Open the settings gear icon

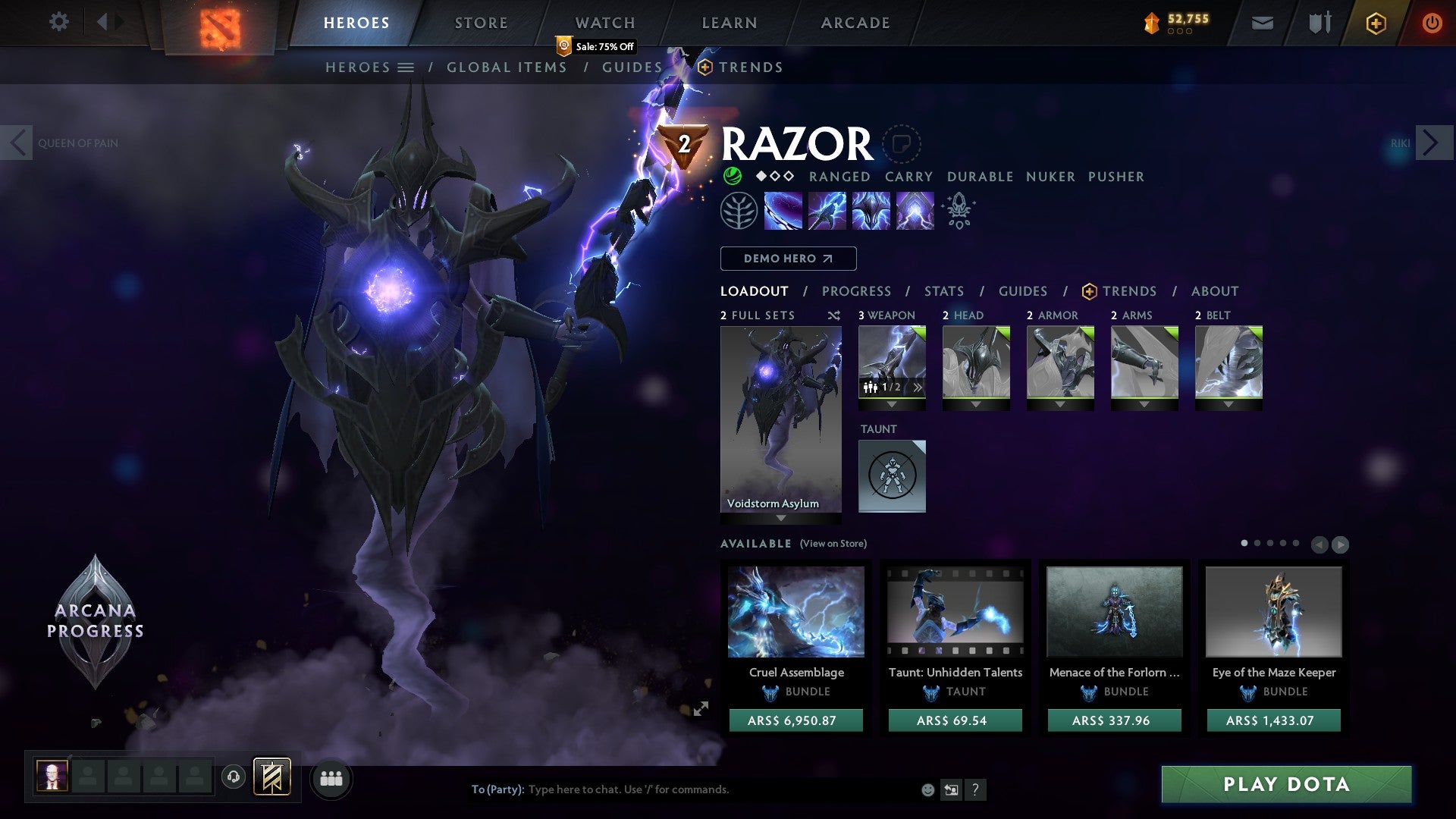(x=59, y=22)
